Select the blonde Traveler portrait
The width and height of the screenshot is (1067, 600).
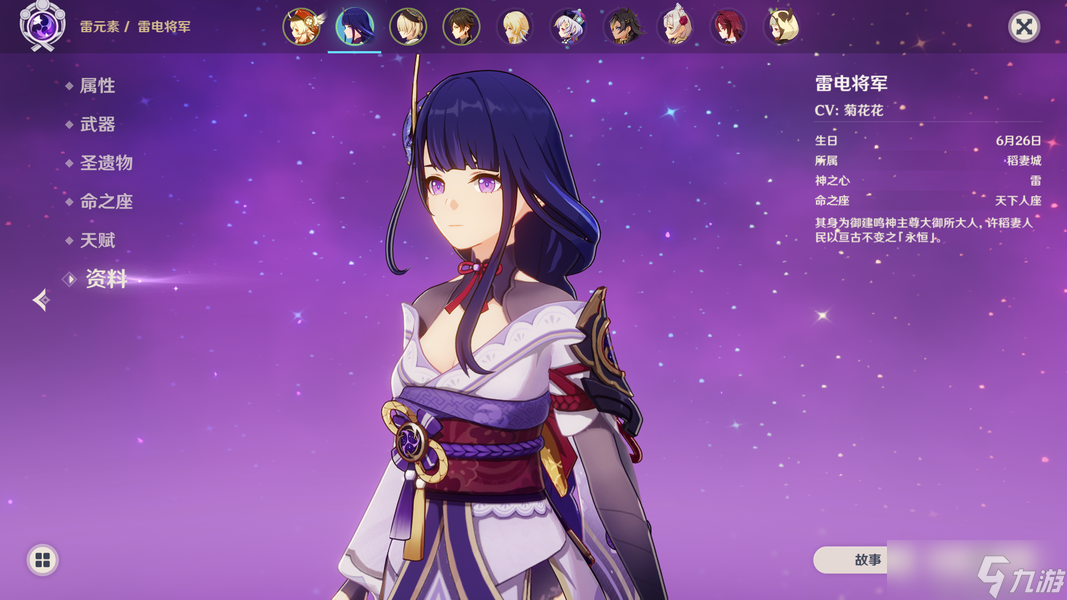[515, 27]
